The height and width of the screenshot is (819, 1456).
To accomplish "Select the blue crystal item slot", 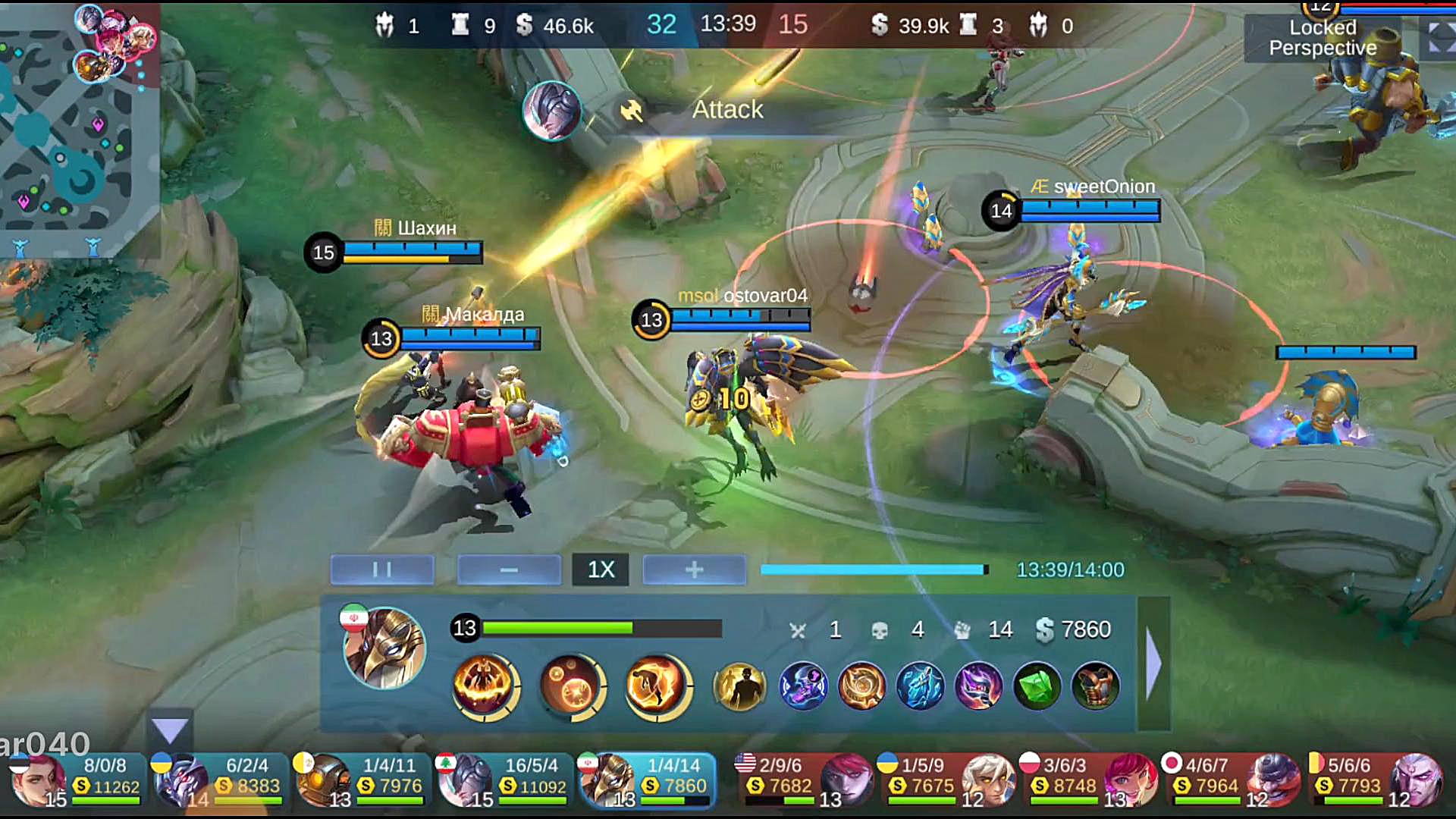I will click(920, 687).
